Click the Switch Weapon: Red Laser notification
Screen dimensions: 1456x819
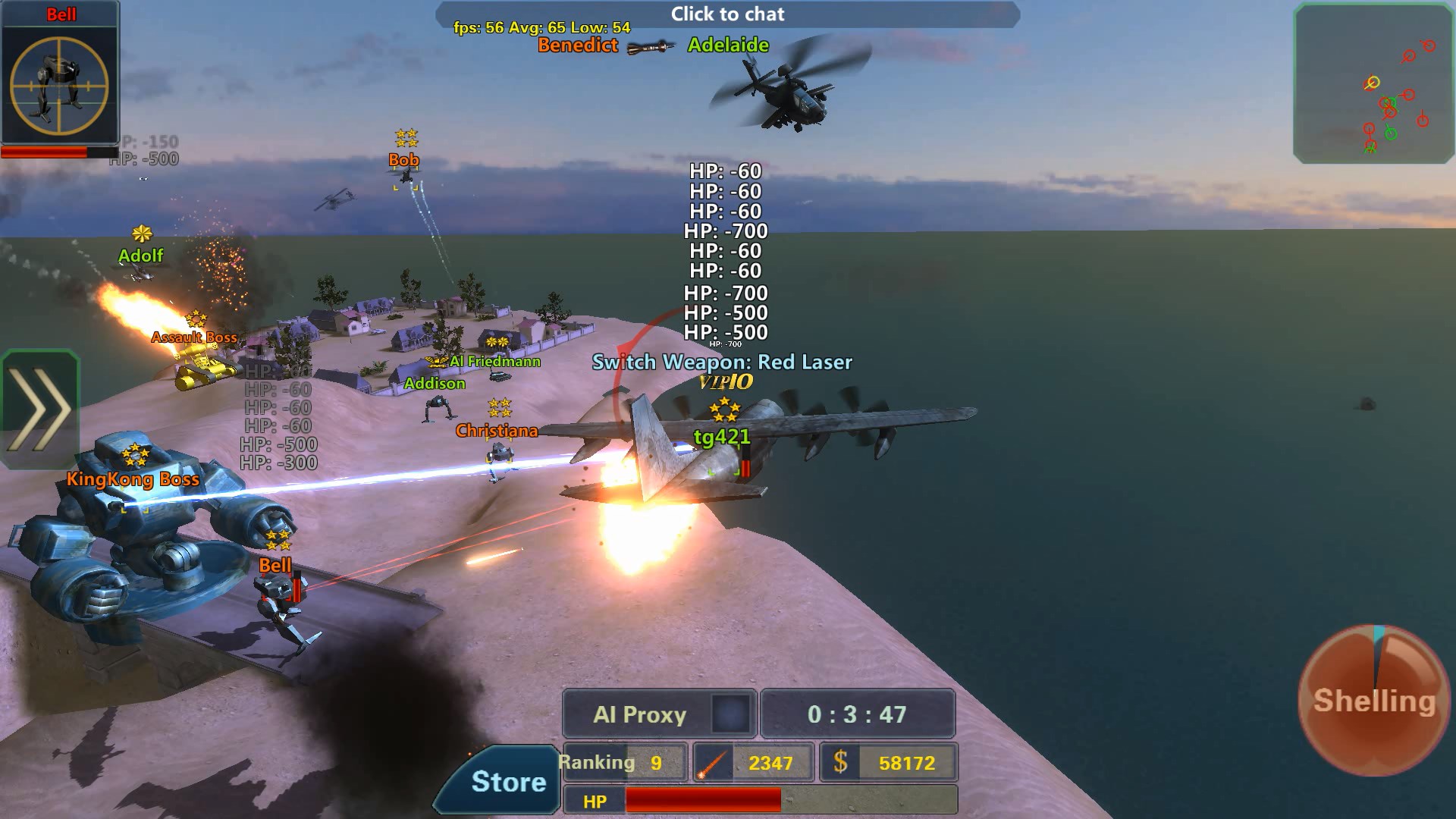722,362
